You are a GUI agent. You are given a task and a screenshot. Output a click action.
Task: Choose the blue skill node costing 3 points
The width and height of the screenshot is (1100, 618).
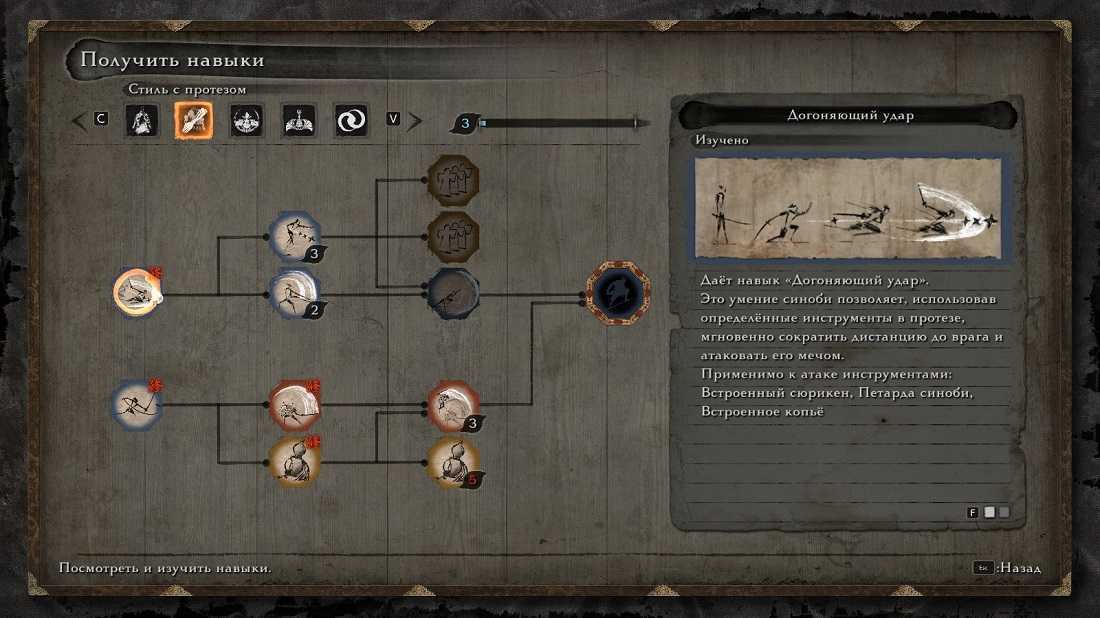295,236
